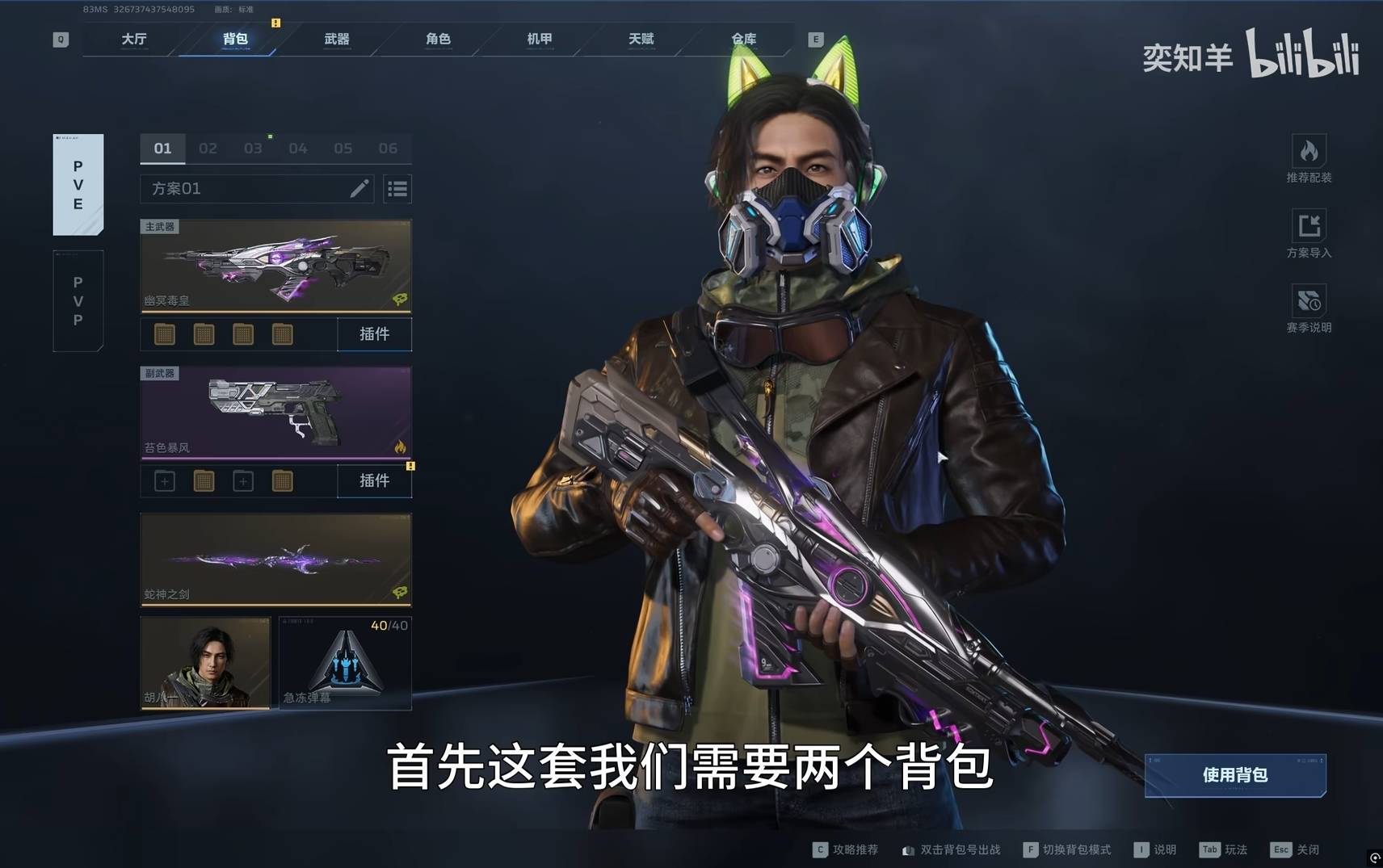1383x868 pixels.
Task: Switch to PVP loadout mode
Action: (x=78, y=301)
